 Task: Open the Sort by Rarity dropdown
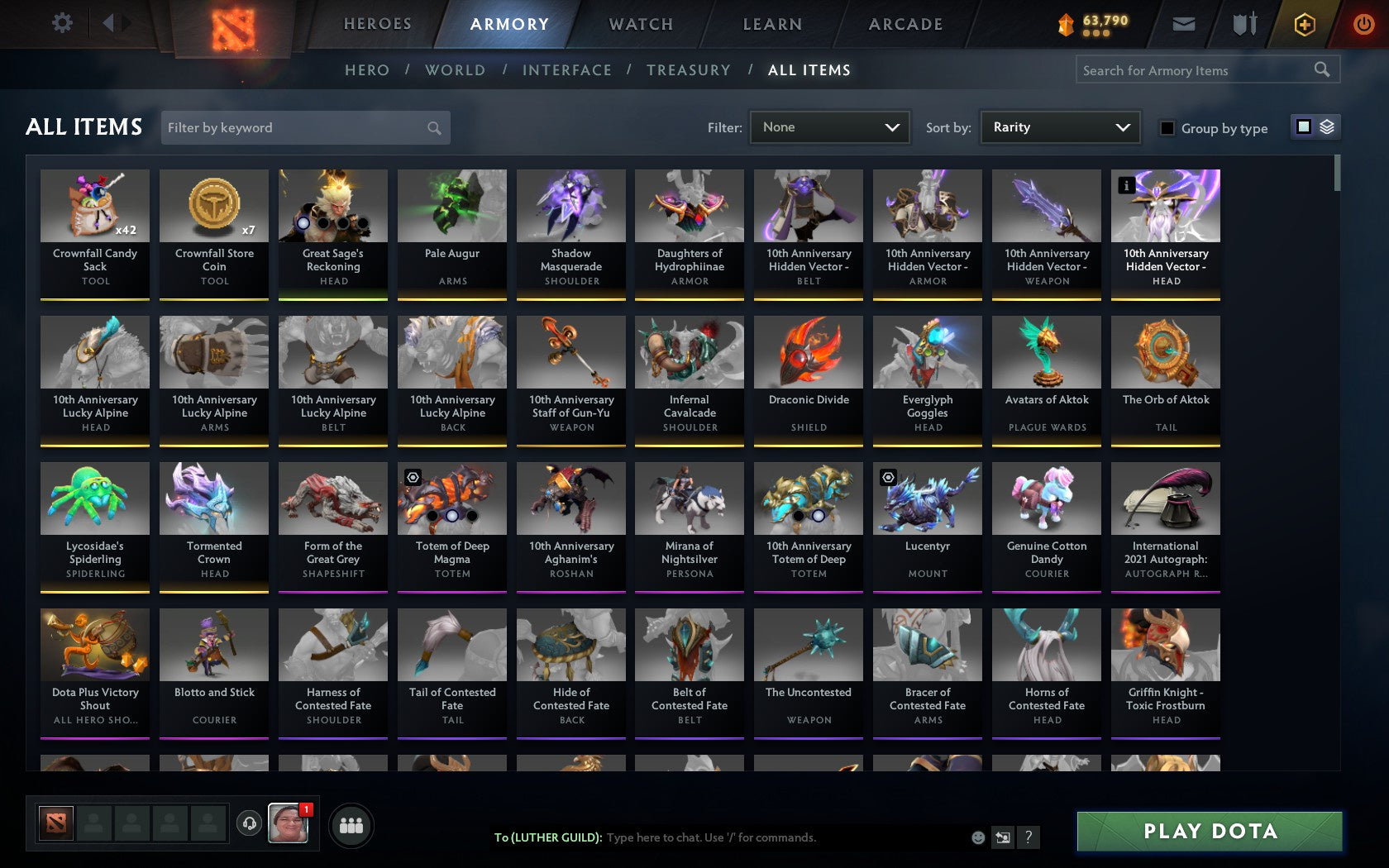1059,127
